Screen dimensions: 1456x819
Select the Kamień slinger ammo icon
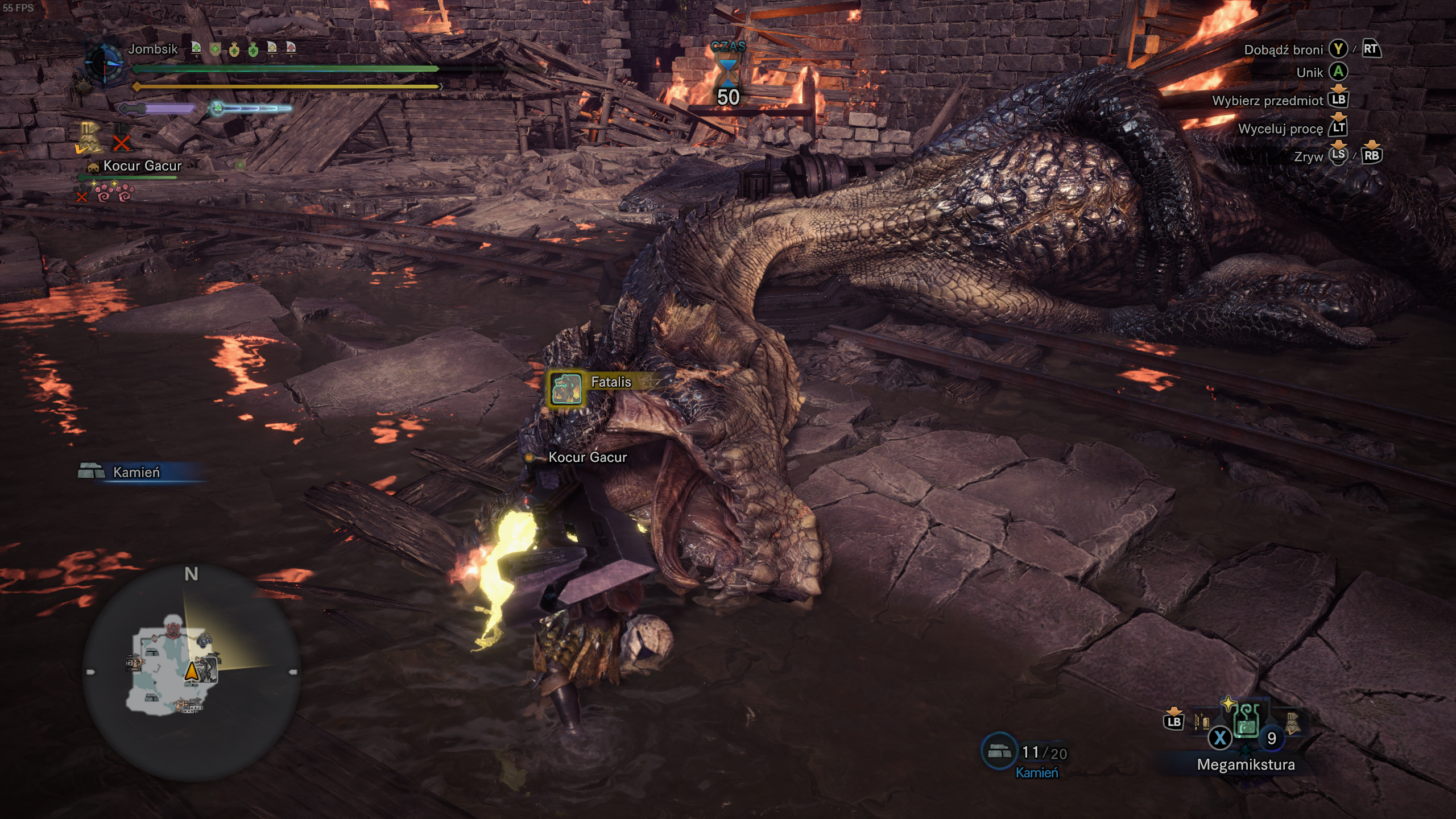999,752
